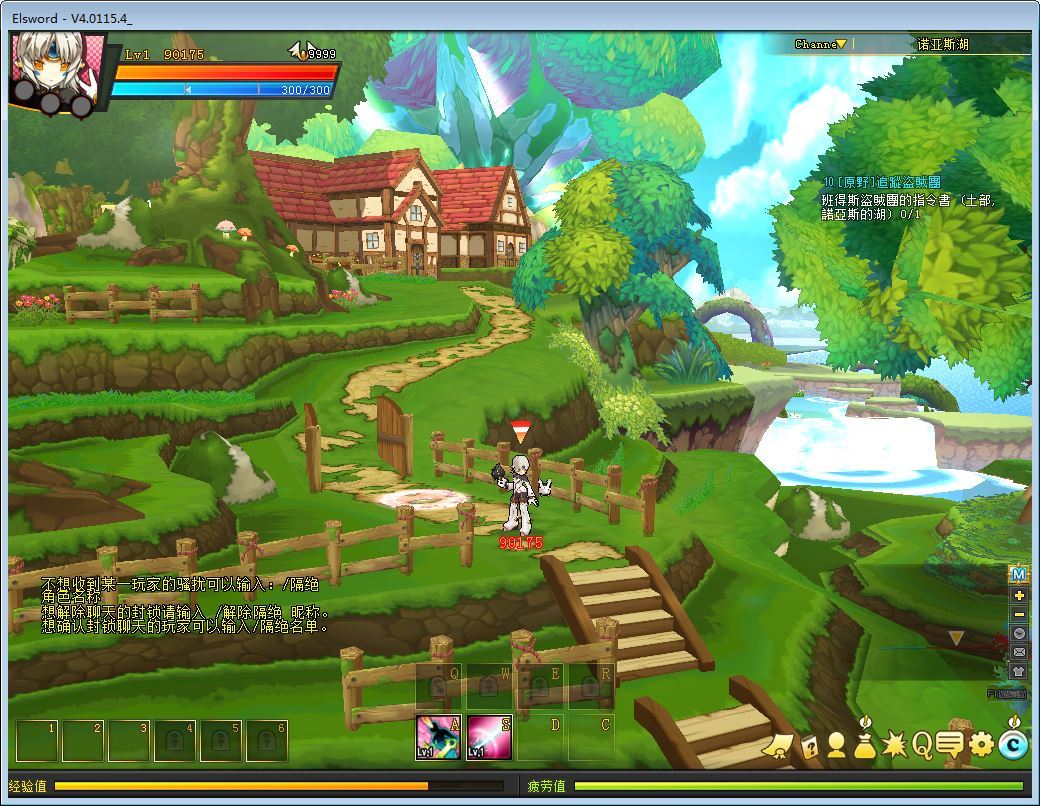Open the Channel dropdown
Image resolution: width=1040 pixels, height=806 pixels.
[821, 44]
